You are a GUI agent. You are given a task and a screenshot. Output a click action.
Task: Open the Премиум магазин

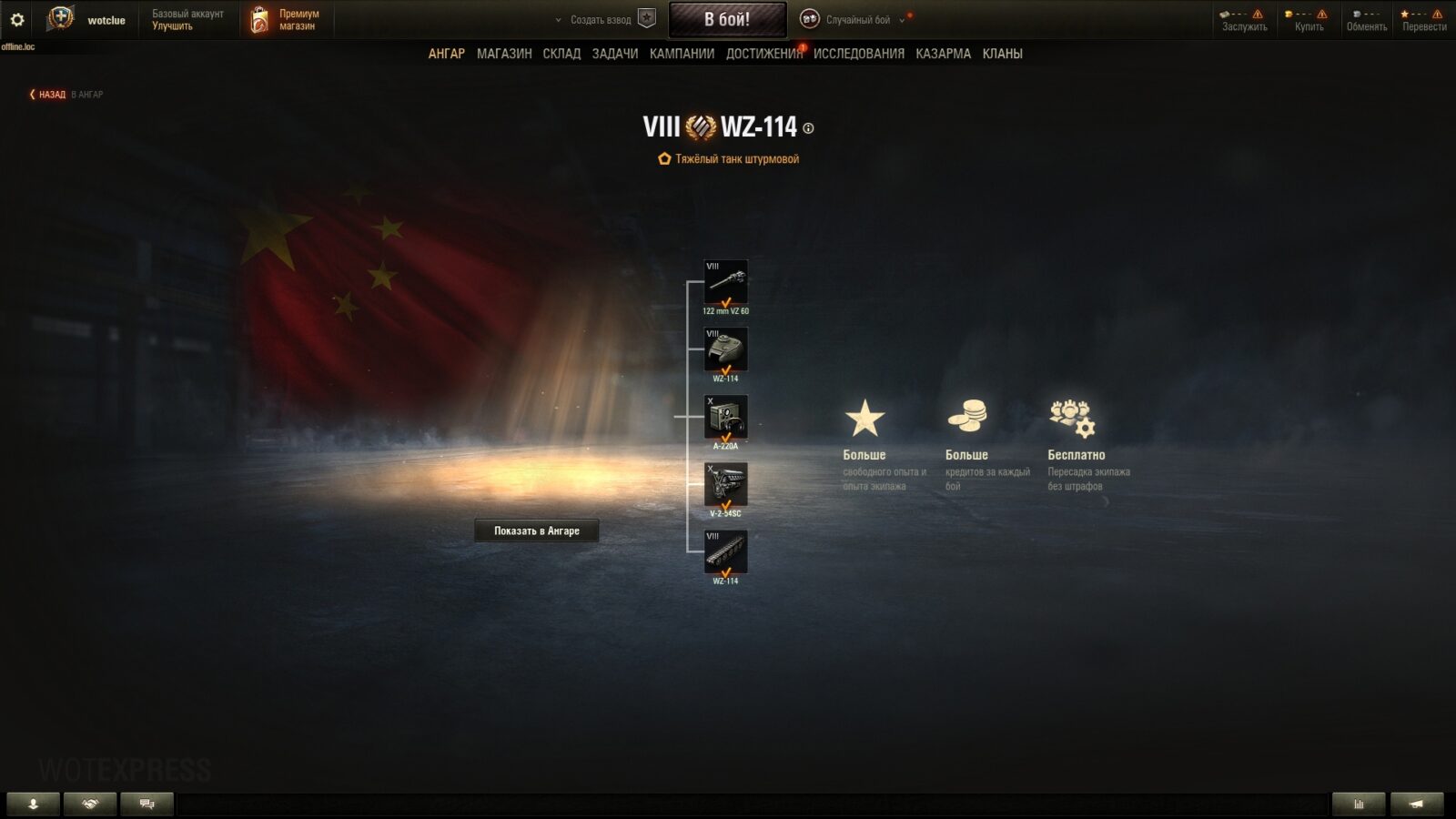pyautogui.click(x=286, y=20)
